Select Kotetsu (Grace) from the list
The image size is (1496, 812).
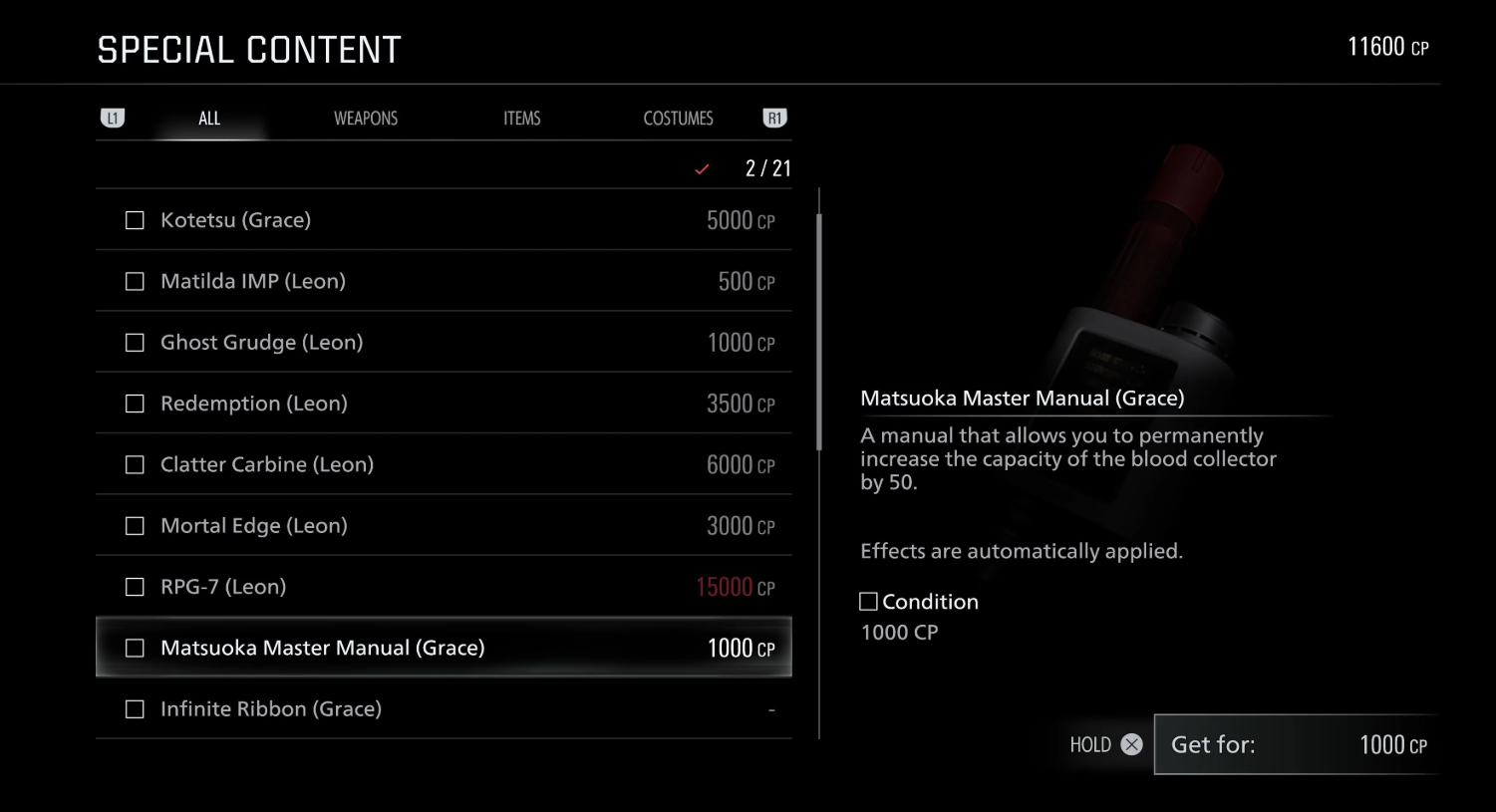coord(444,220)
